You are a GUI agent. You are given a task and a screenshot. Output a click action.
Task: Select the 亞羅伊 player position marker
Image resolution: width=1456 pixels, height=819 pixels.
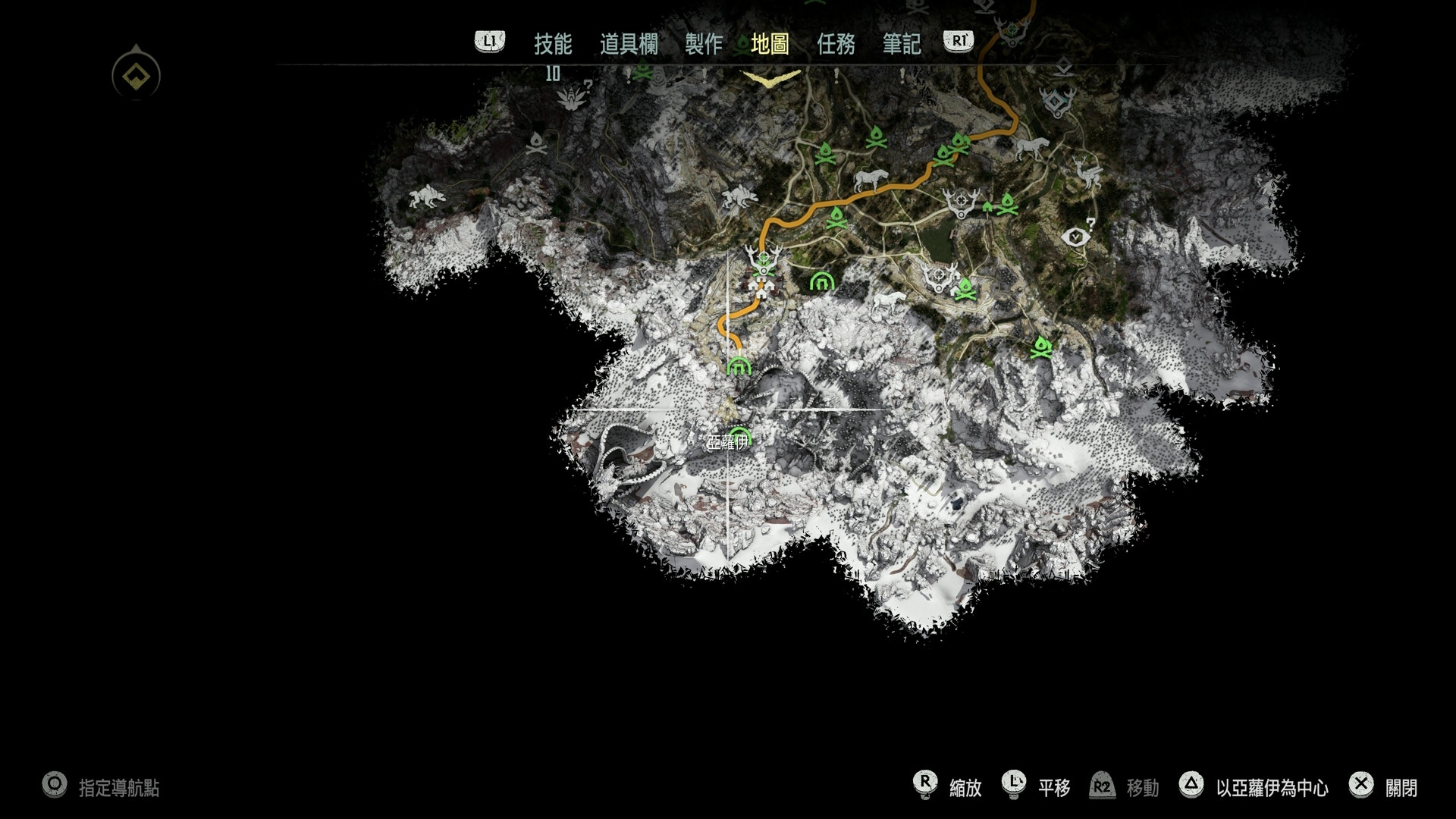click(730, 410)
